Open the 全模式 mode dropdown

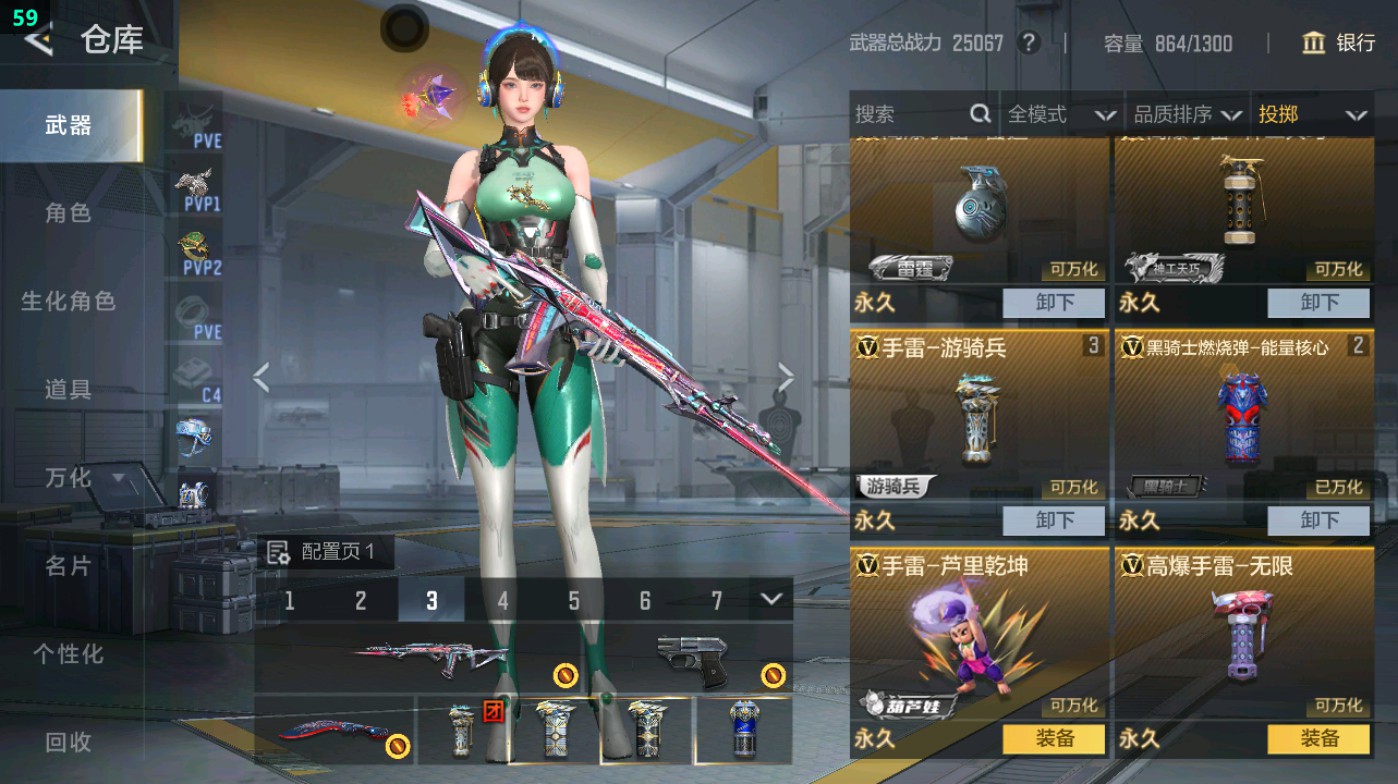tap(1060, 115)
